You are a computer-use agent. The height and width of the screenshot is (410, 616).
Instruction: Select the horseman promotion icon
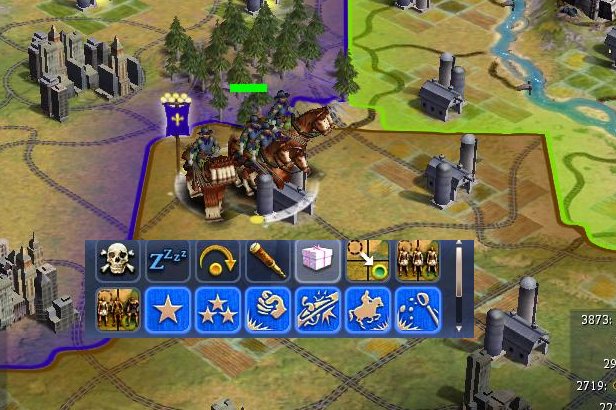(366, 309)
